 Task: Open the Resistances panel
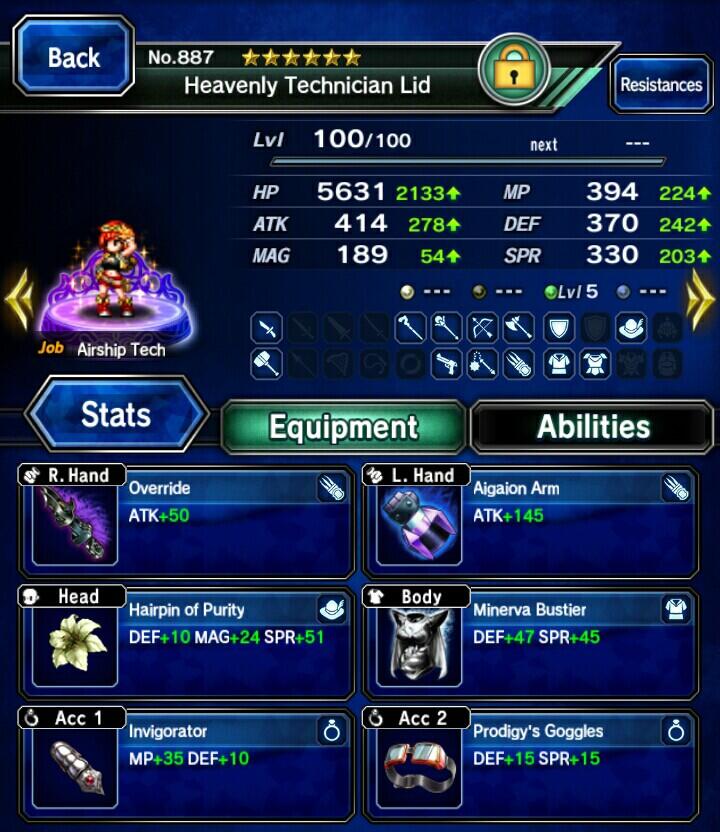pyautogui.click(x=660, y=85)
